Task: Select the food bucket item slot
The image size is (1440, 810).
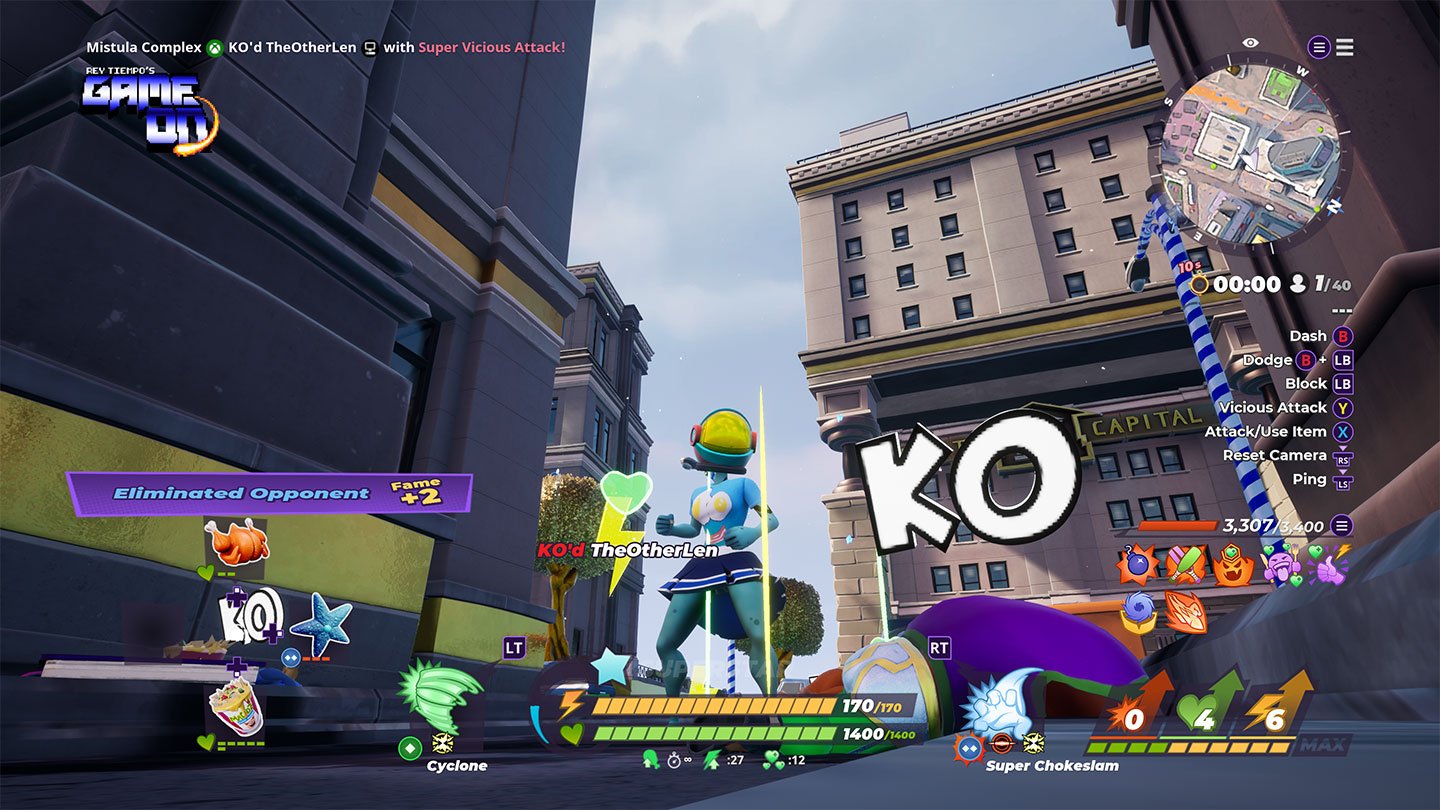Action: coord(236,707)
